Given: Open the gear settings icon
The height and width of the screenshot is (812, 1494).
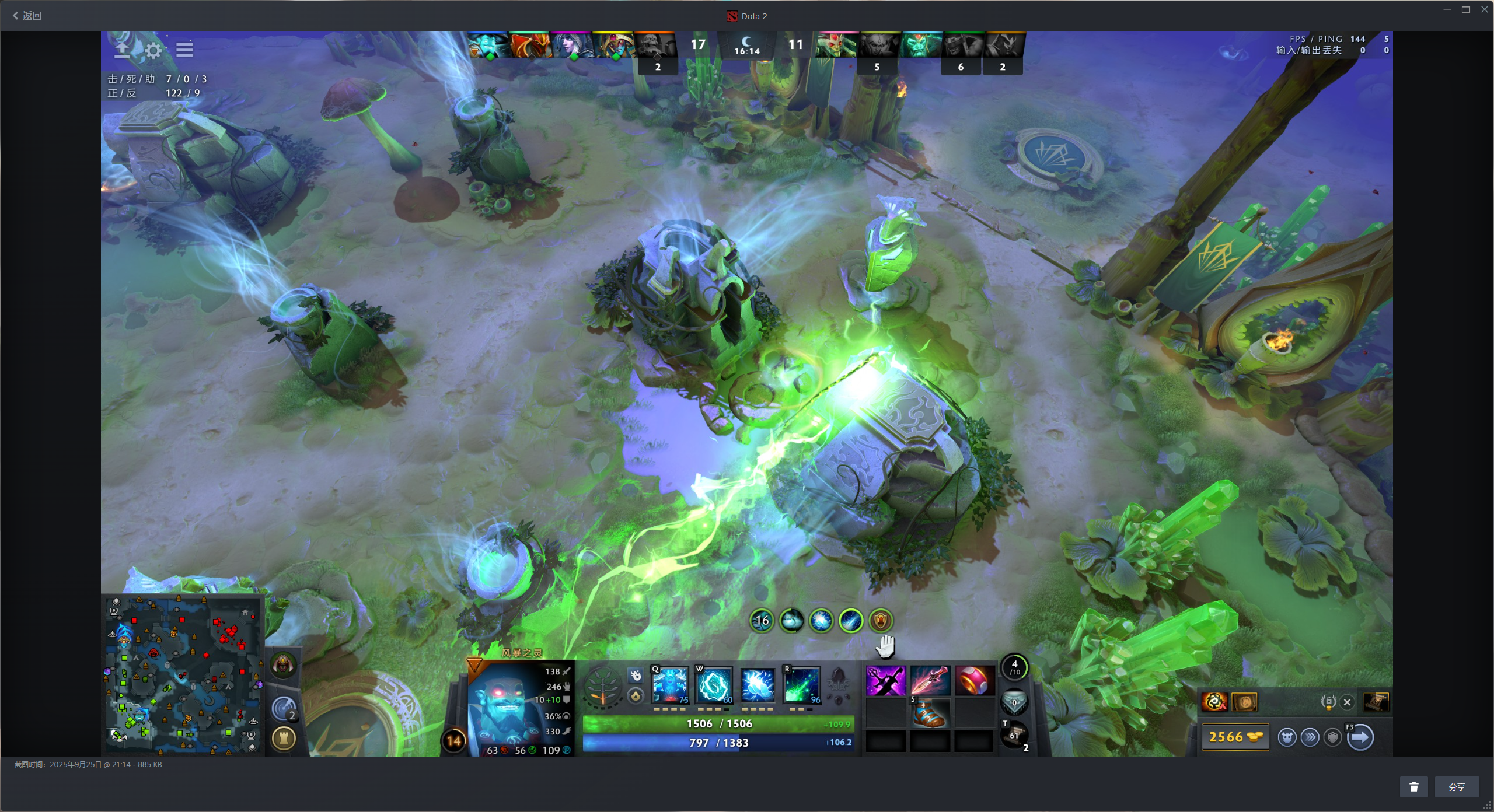Looking at the screenshot, I should click(153, 50).
